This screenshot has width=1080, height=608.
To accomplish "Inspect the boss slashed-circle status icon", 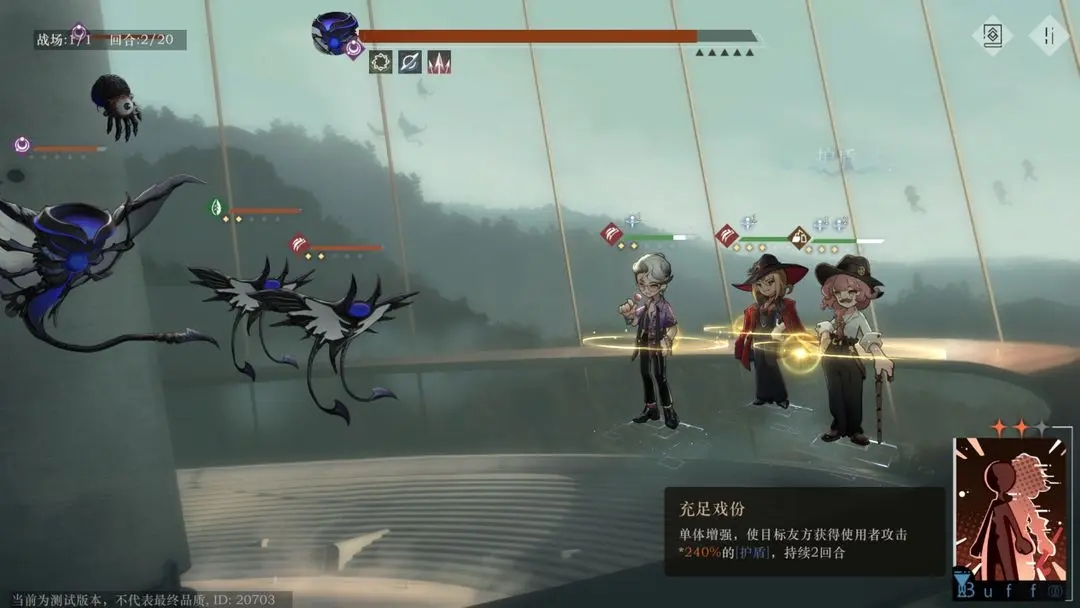I will coord(410,62).
